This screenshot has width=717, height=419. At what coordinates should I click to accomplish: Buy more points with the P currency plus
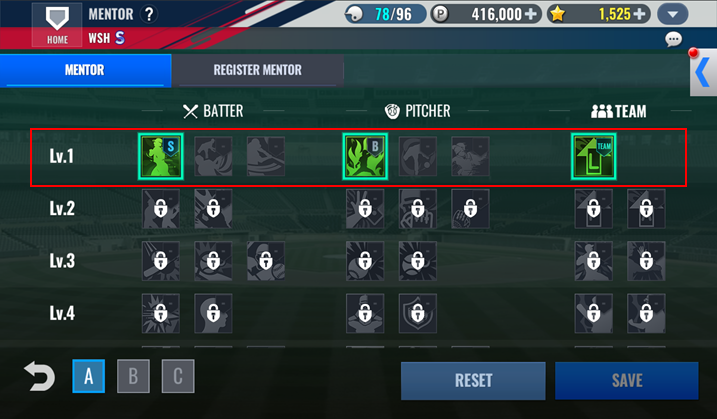(x=530, y=14)
